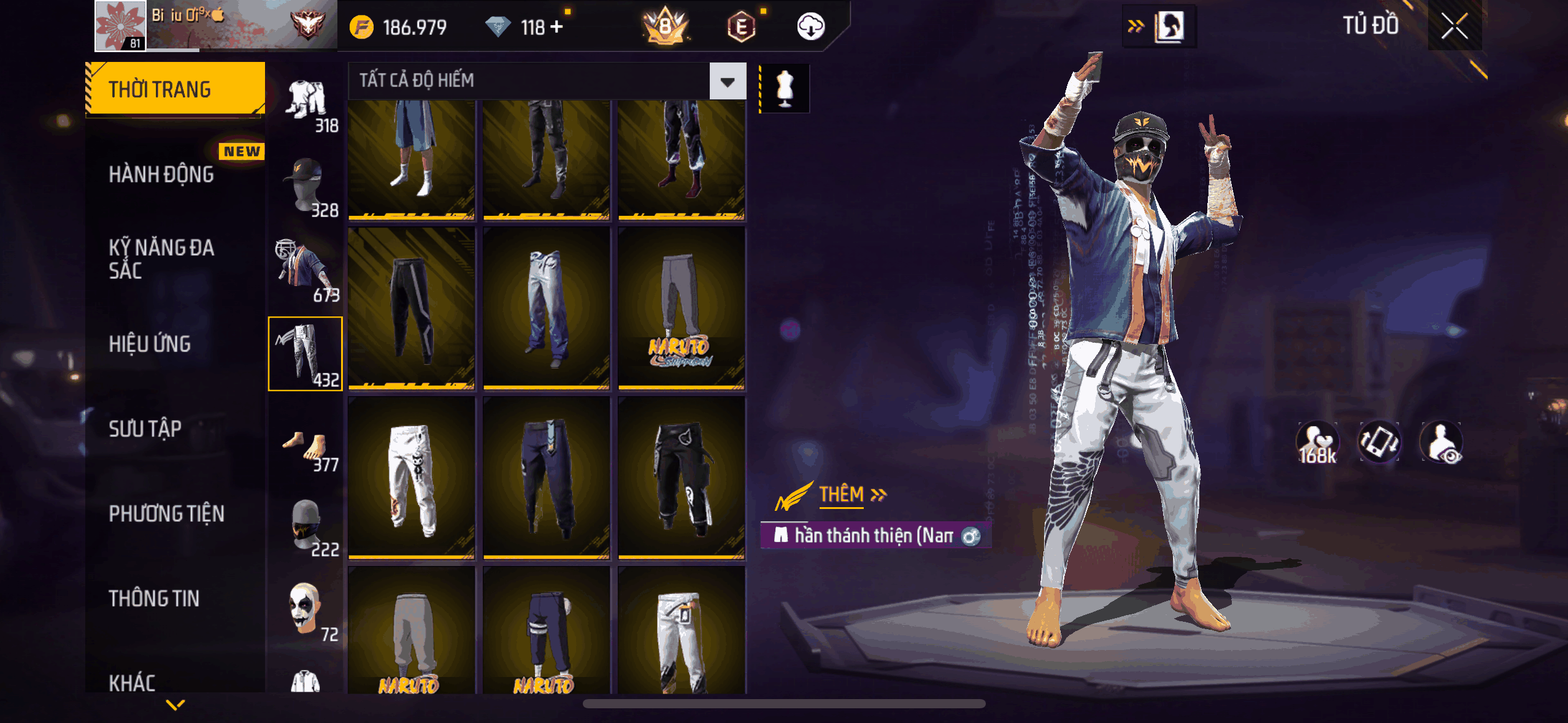
Task: Select the faded blue jeans
Action: 547,308
